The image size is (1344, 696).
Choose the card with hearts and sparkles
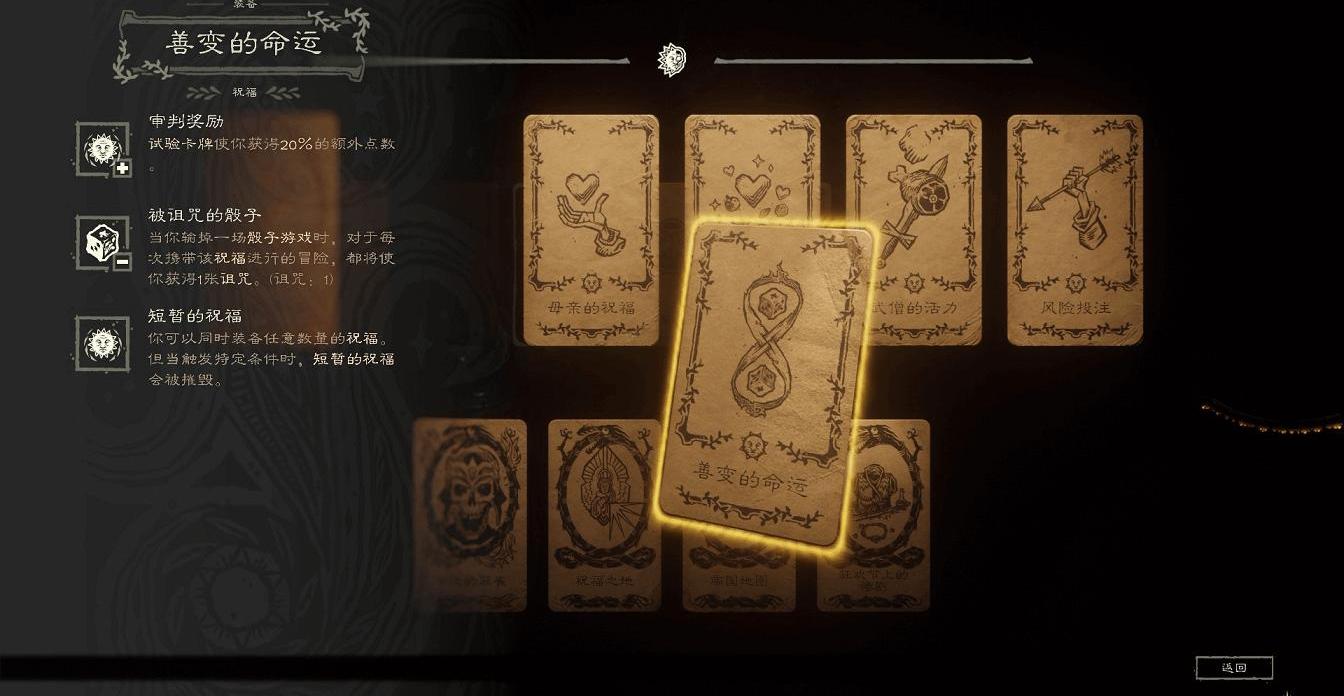[x=752, y=170]
